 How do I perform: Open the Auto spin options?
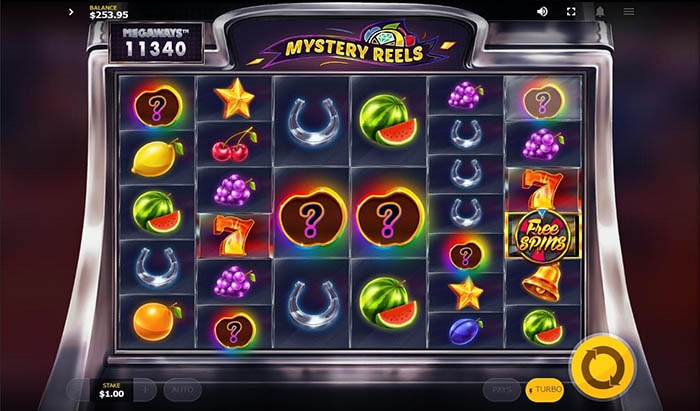(182, 389)
